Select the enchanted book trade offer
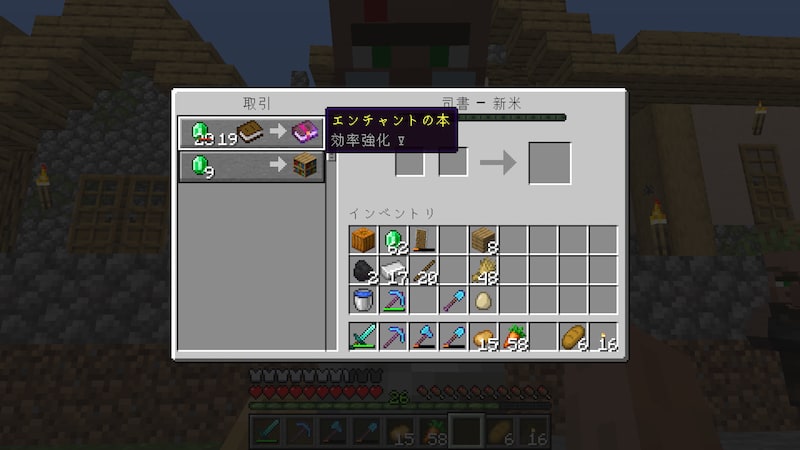This screenshot has width=800, height=450. 251,133
